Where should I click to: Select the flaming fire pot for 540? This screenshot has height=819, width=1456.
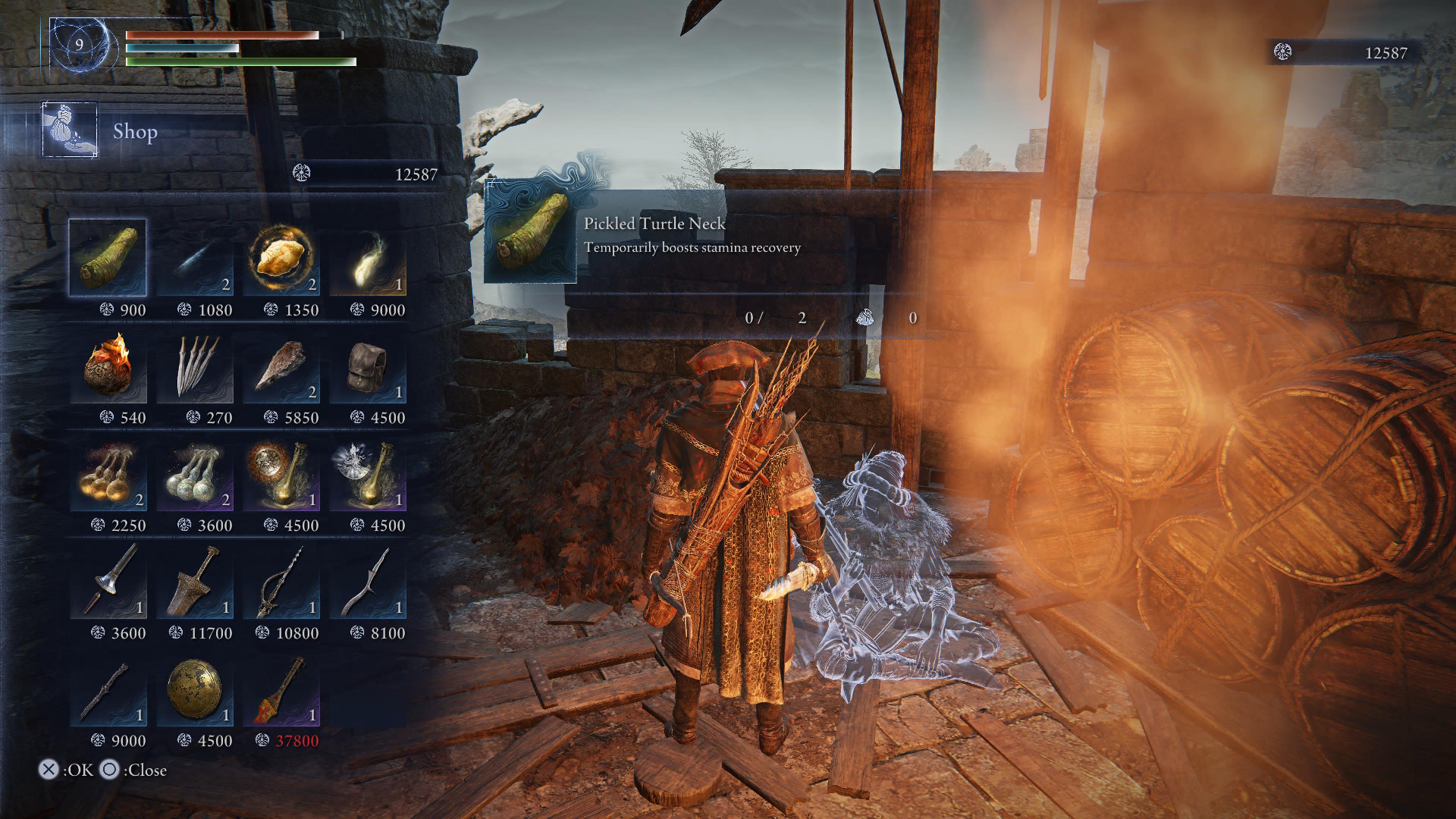pyautogui.click(x=108, y=366)
